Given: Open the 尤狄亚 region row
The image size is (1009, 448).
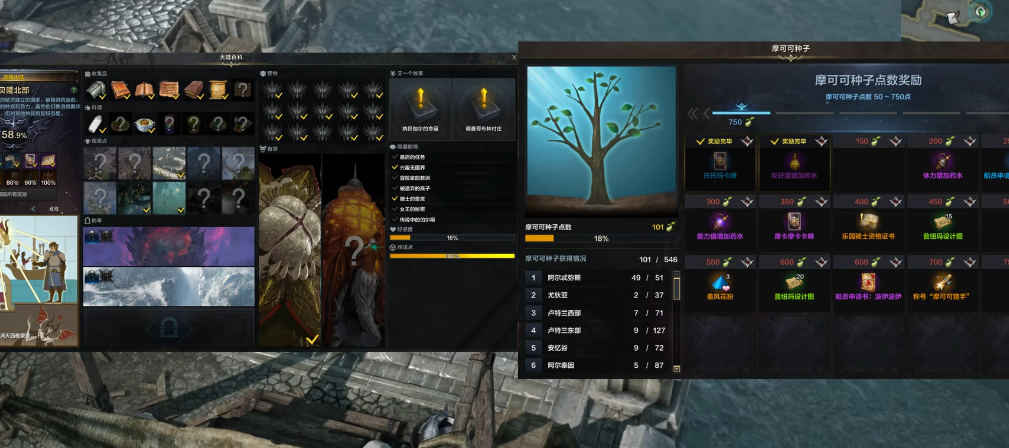Looking at the screenshot, I should (x=596, y=295).
